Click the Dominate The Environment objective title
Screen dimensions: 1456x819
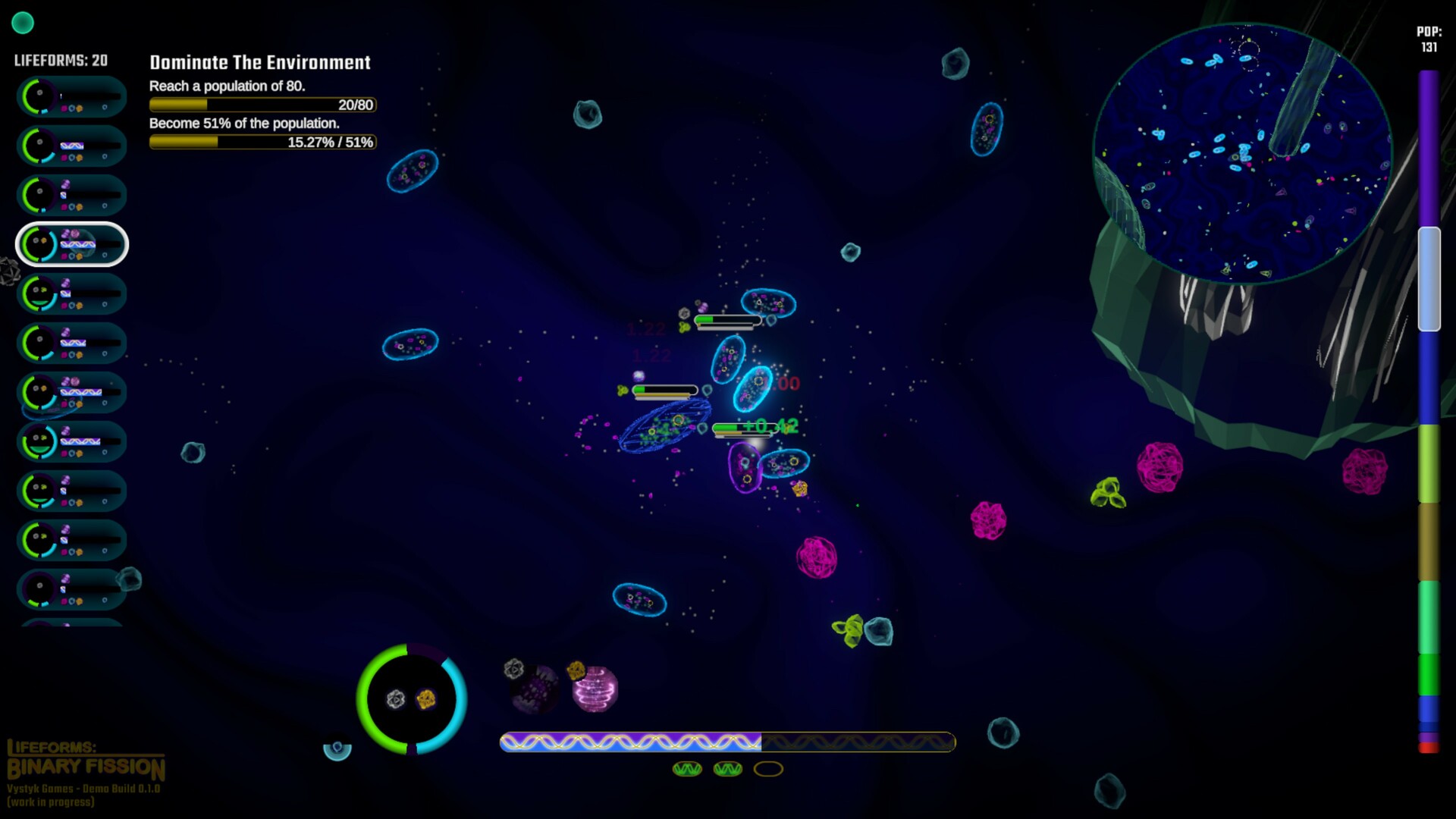[259, 63]
